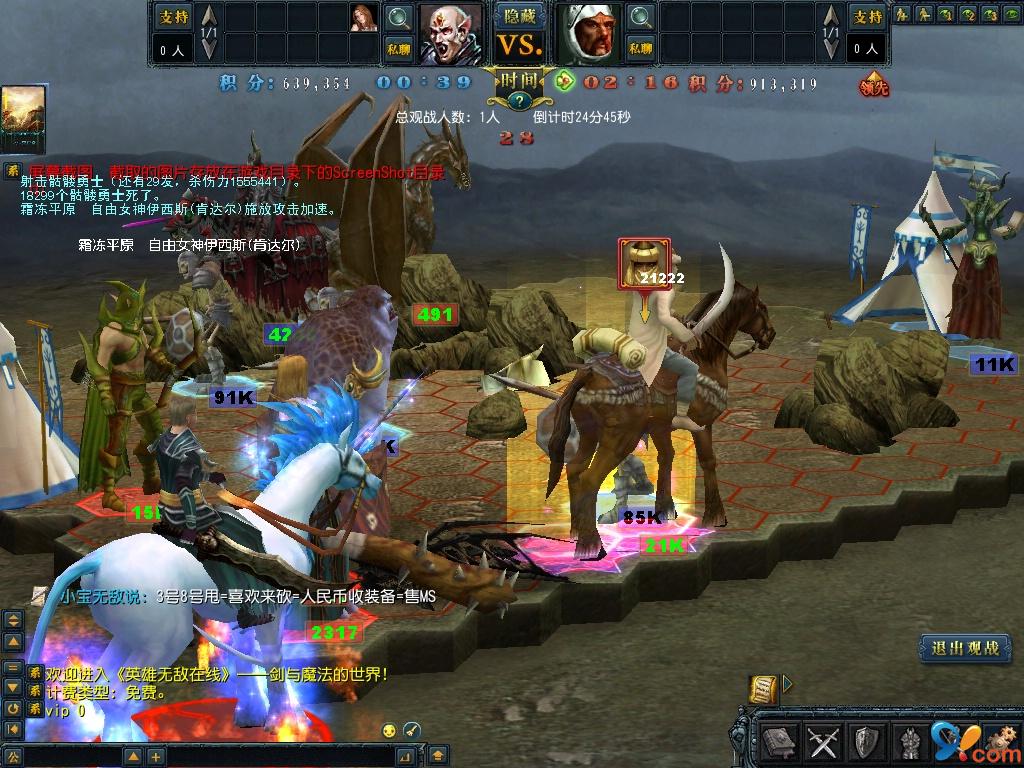
Task: Select the pale vampire hero portrait
Action: click(452, 34)
